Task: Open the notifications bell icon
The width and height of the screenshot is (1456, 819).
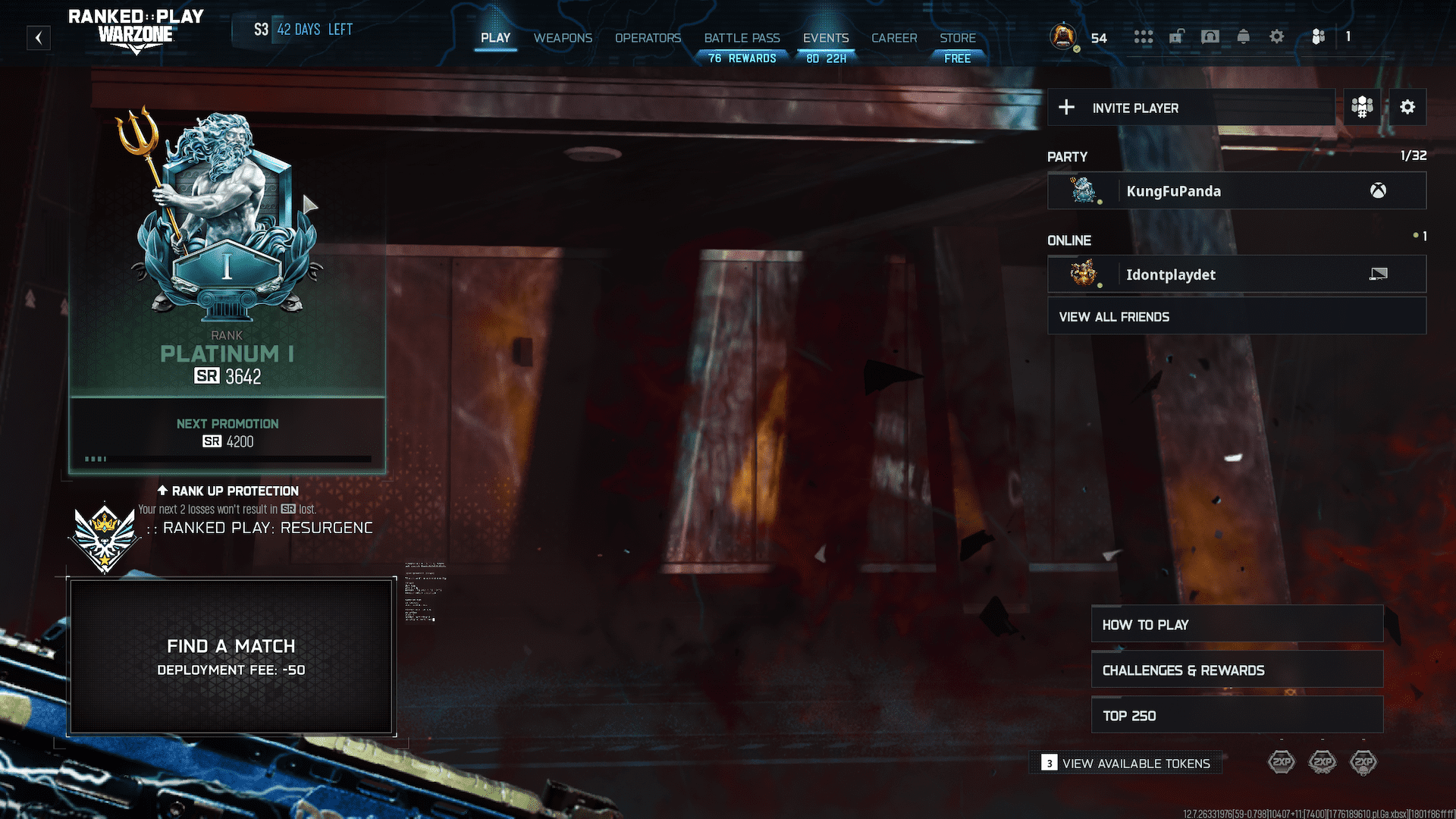Action: click(x=1243, y=36)
